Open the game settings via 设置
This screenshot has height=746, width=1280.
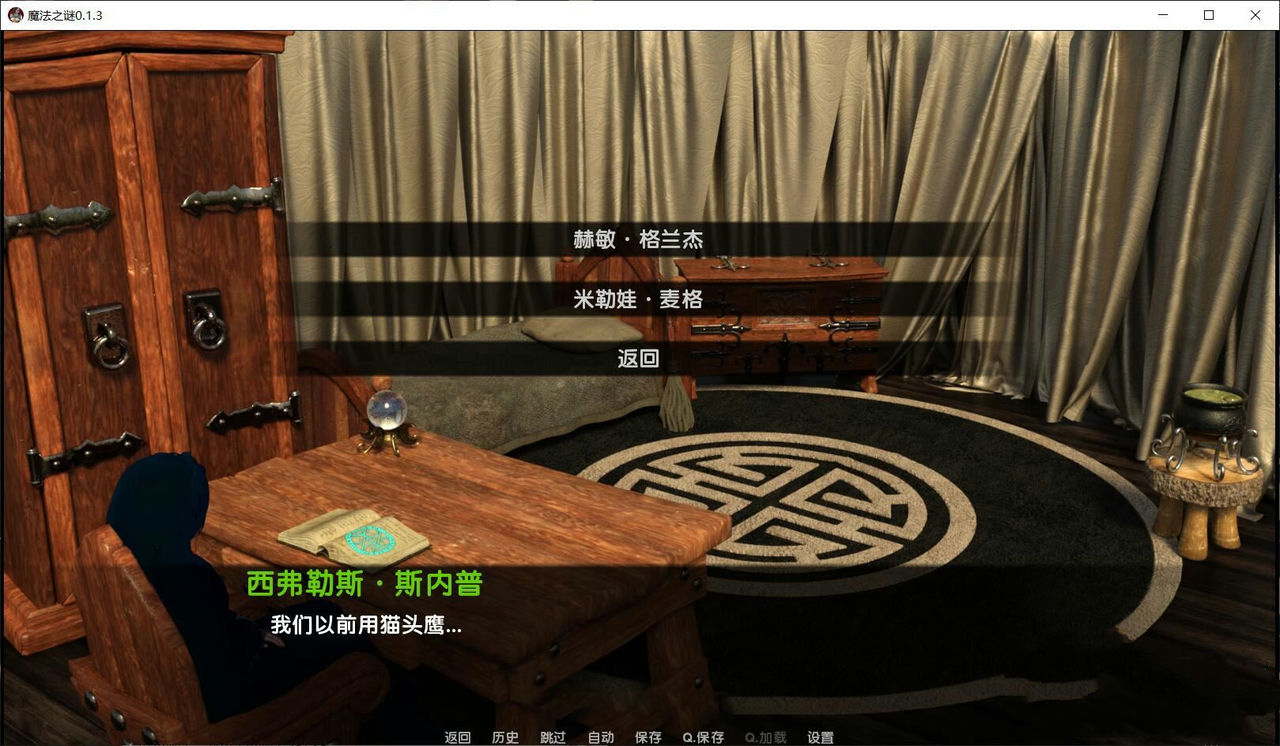(820, 737)
